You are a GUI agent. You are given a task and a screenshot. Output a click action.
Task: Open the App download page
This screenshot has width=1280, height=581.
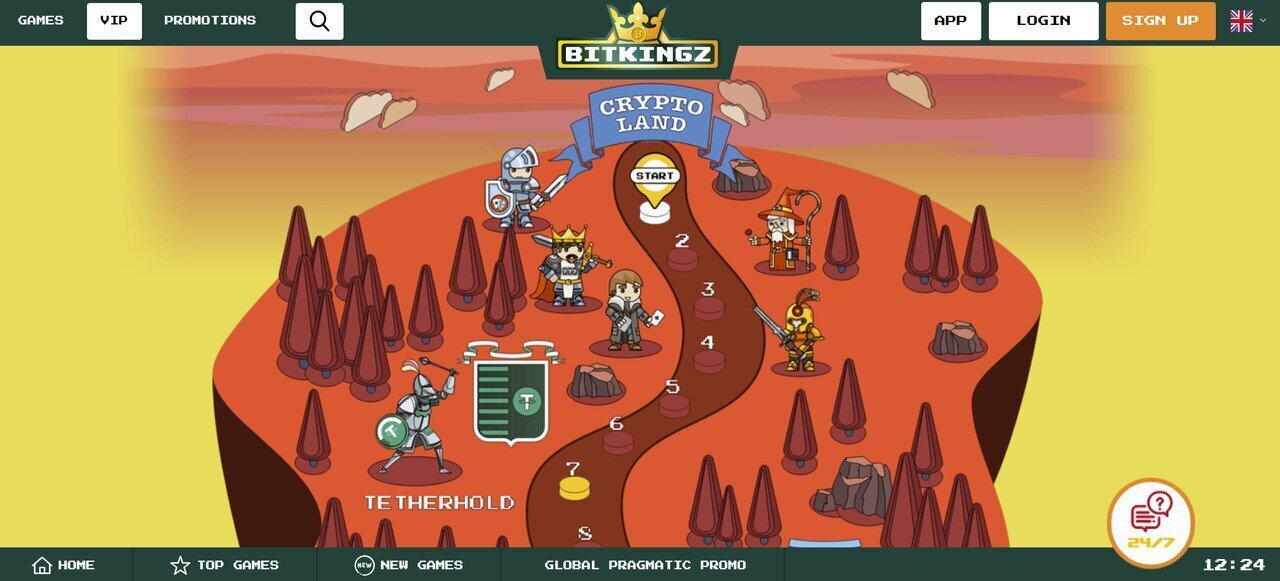950,21
